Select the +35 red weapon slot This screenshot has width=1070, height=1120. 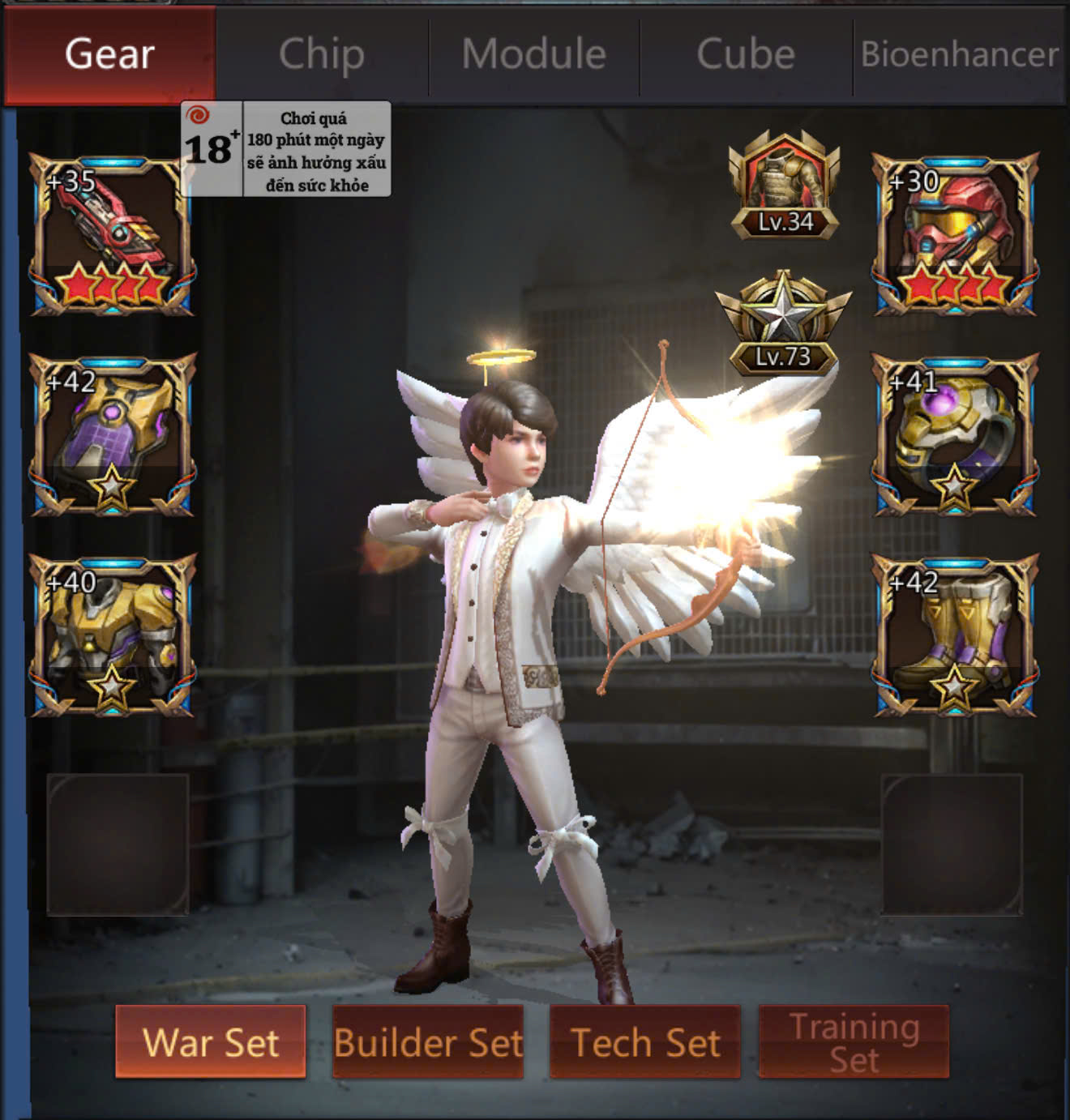[113, 233]
